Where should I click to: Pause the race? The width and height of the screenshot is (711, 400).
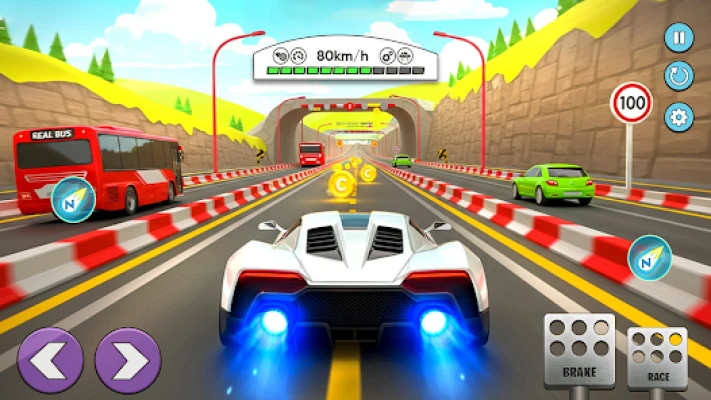tap(679, 39)
